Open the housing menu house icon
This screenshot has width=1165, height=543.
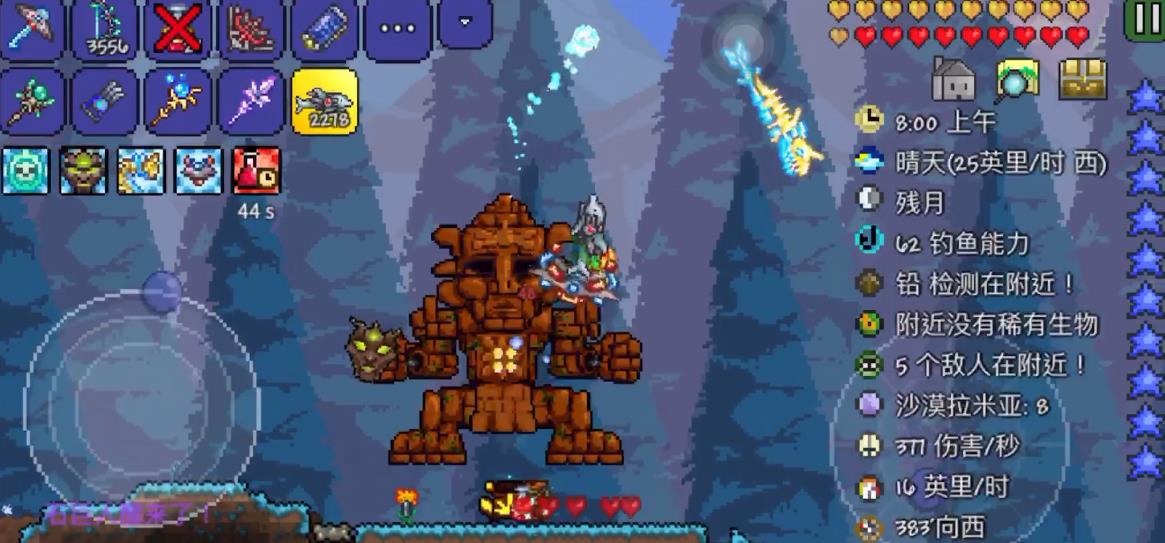953,79
